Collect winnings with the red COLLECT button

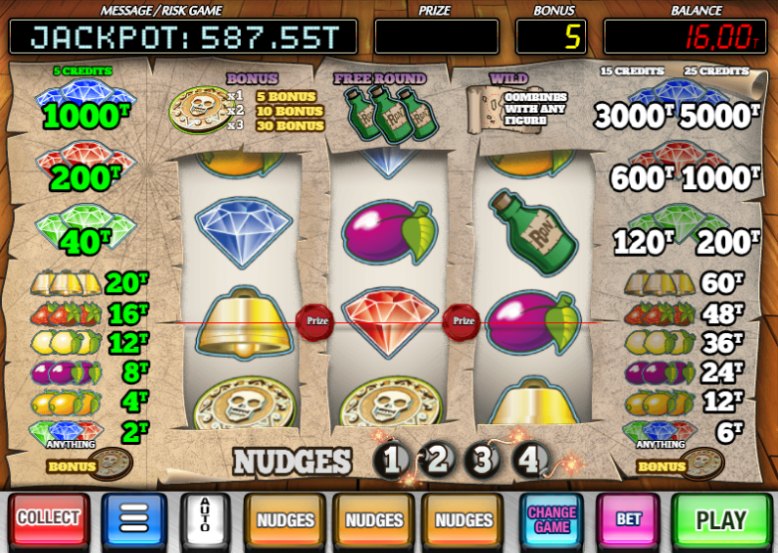[x=48, y=519]
